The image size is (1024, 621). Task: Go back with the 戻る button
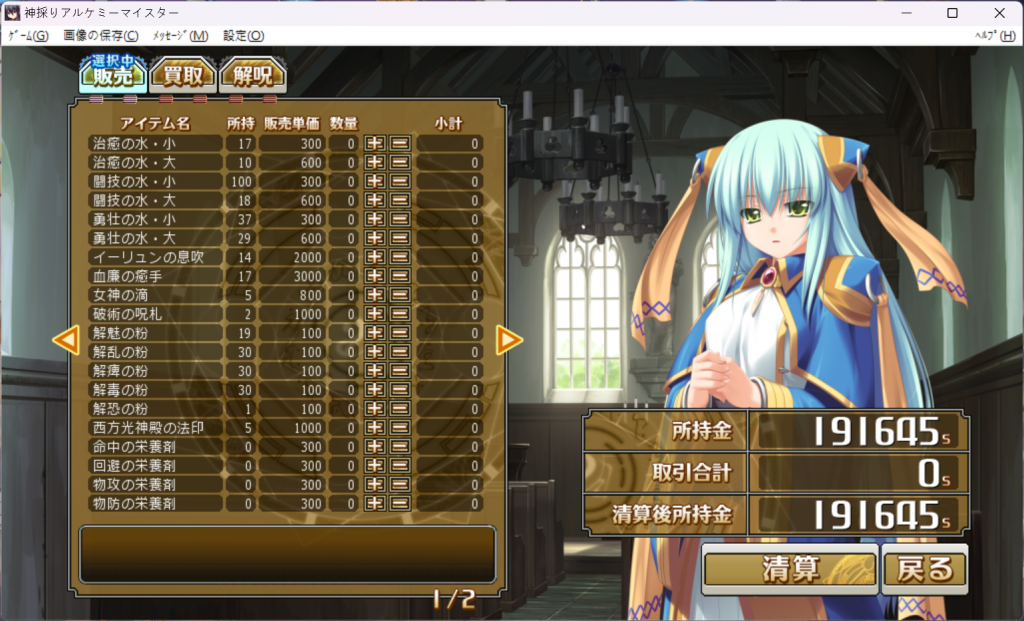[x=925, y=568]
